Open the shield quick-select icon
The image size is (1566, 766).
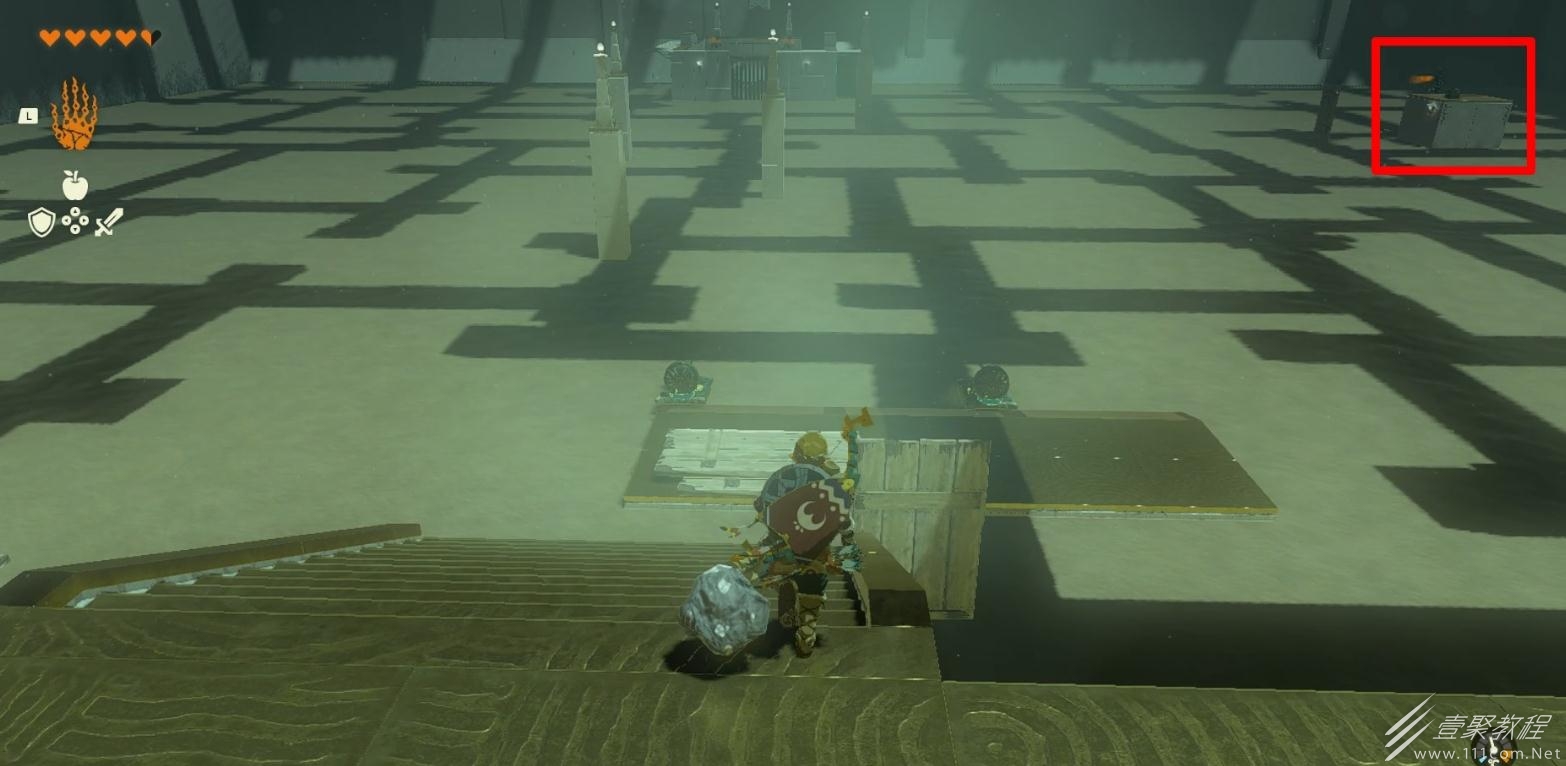[41, 222]
